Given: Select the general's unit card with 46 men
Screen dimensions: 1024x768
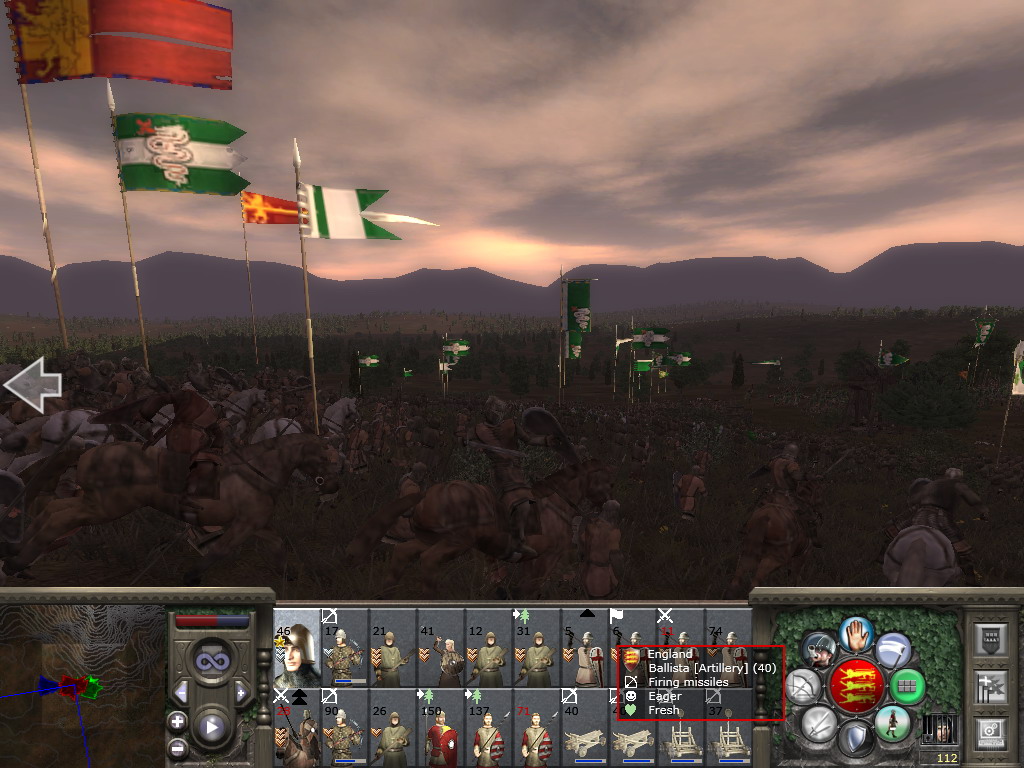Looking at the screenshot, I should coord(296,646).
